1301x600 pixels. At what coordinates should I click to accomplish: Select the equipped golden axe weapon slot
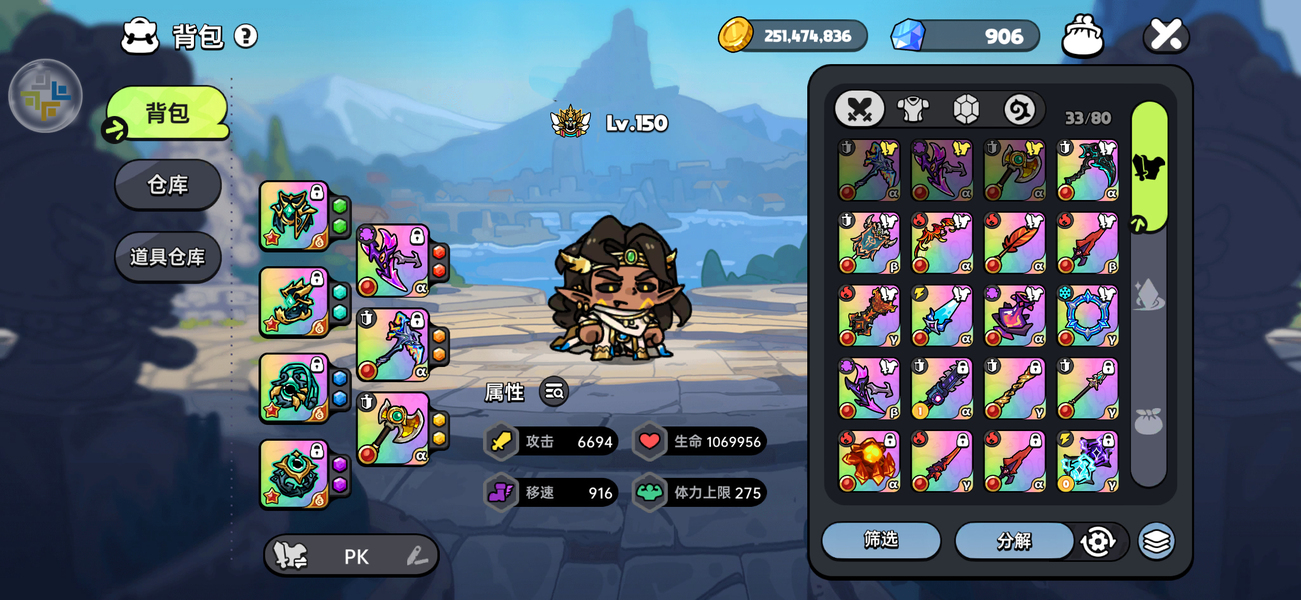pos(393,429)
